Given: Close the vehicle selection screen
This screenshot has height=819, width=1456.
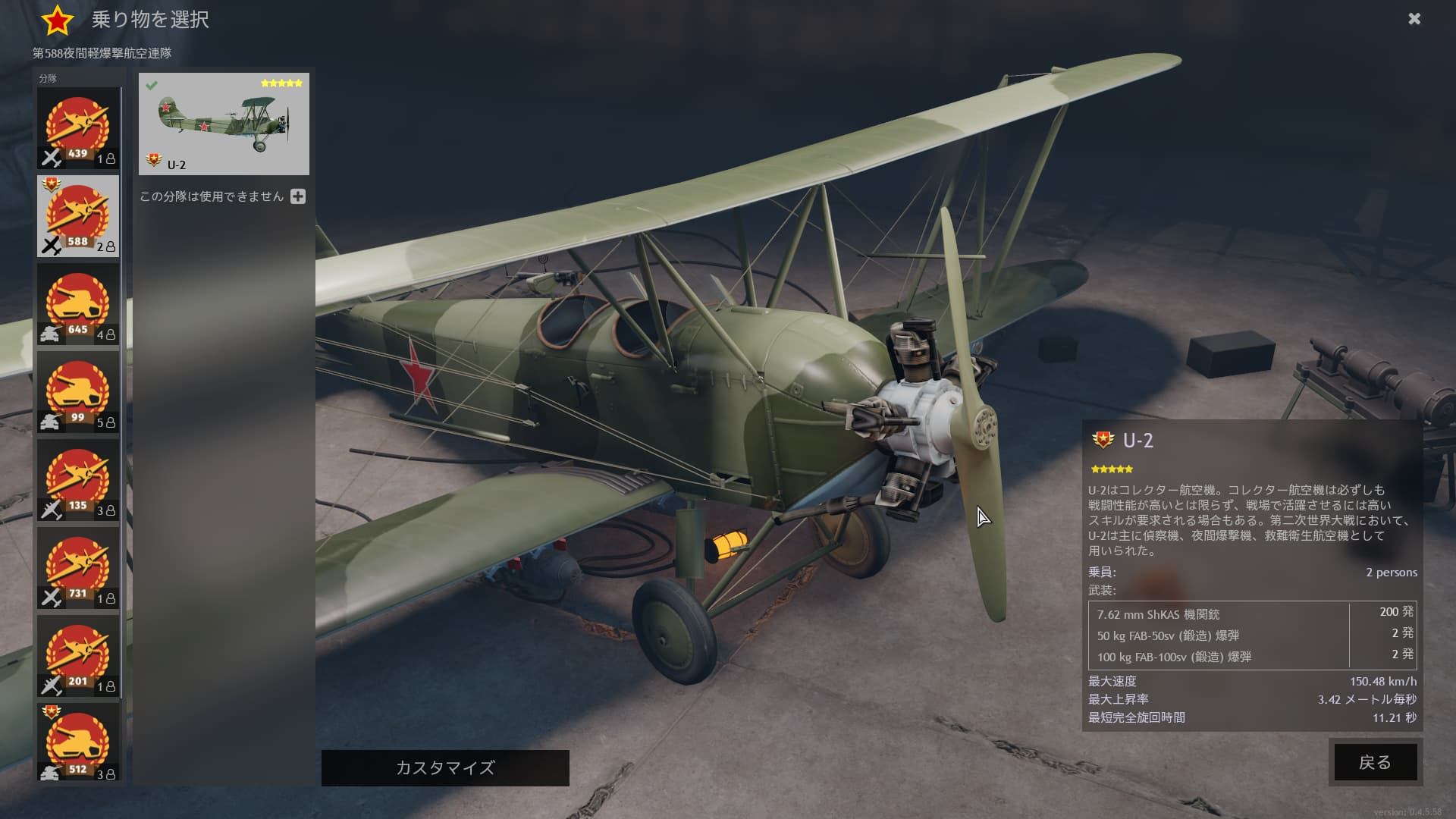Looking at the screenshot, I should [1414, 19].
